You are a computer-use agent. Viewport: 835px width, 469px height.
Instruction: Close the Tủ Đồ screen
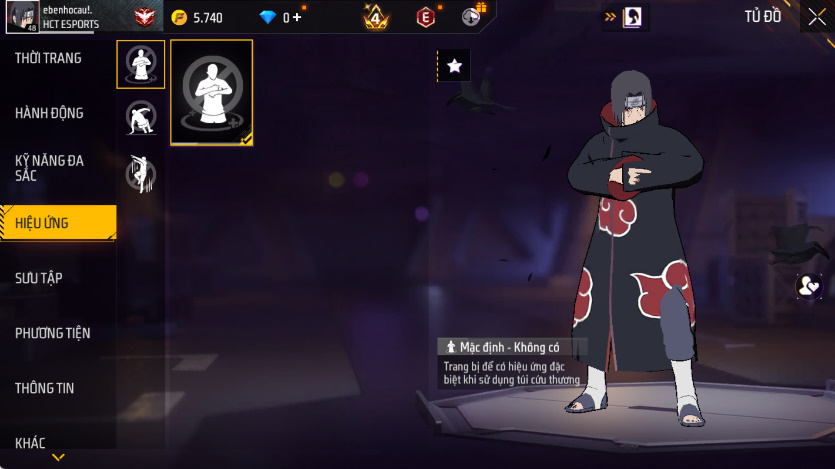click(817, 17)
